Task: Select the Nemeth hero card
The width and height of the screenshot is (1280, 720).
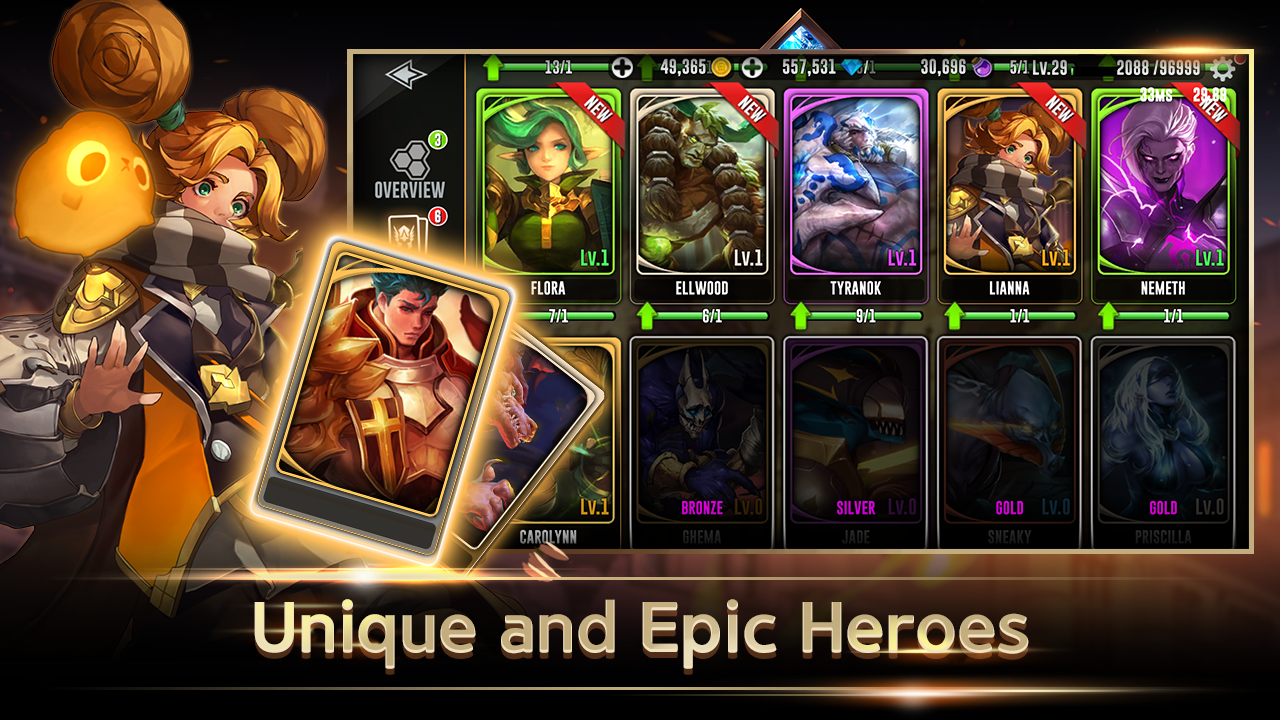Action: pos(1163,180)
